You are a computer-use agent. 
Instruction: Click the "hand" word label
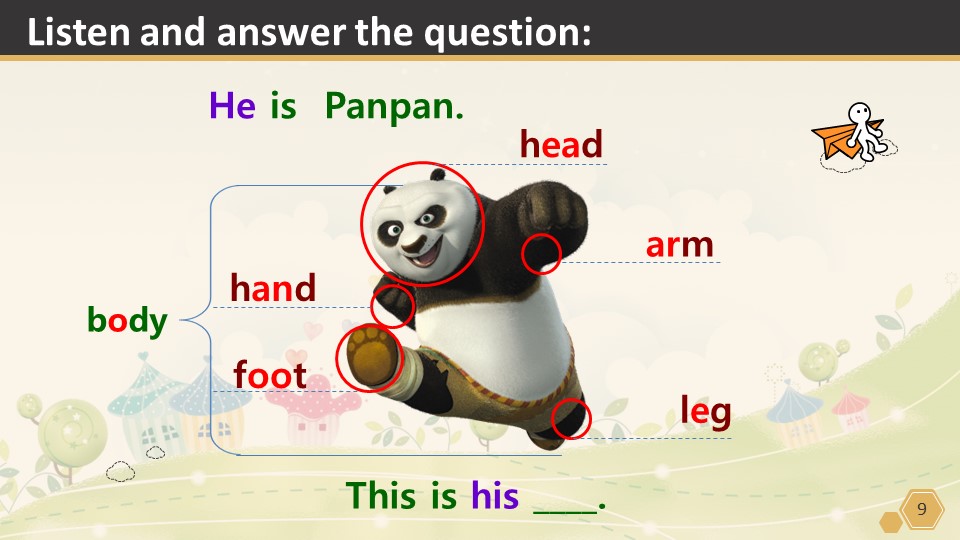click(272, 288)
